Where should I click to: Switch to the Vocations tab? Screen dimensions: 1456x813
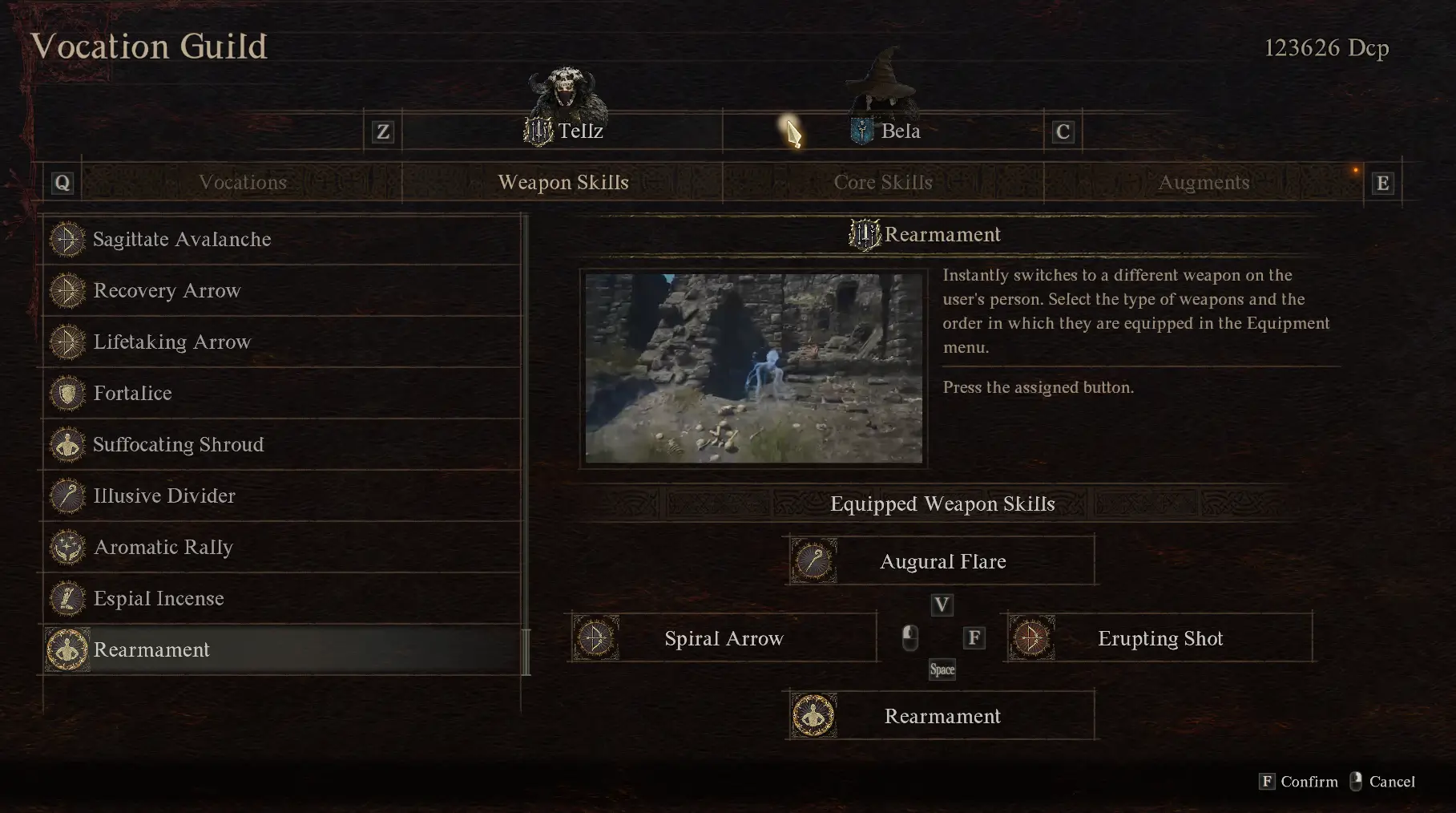[x=244, y=182]
